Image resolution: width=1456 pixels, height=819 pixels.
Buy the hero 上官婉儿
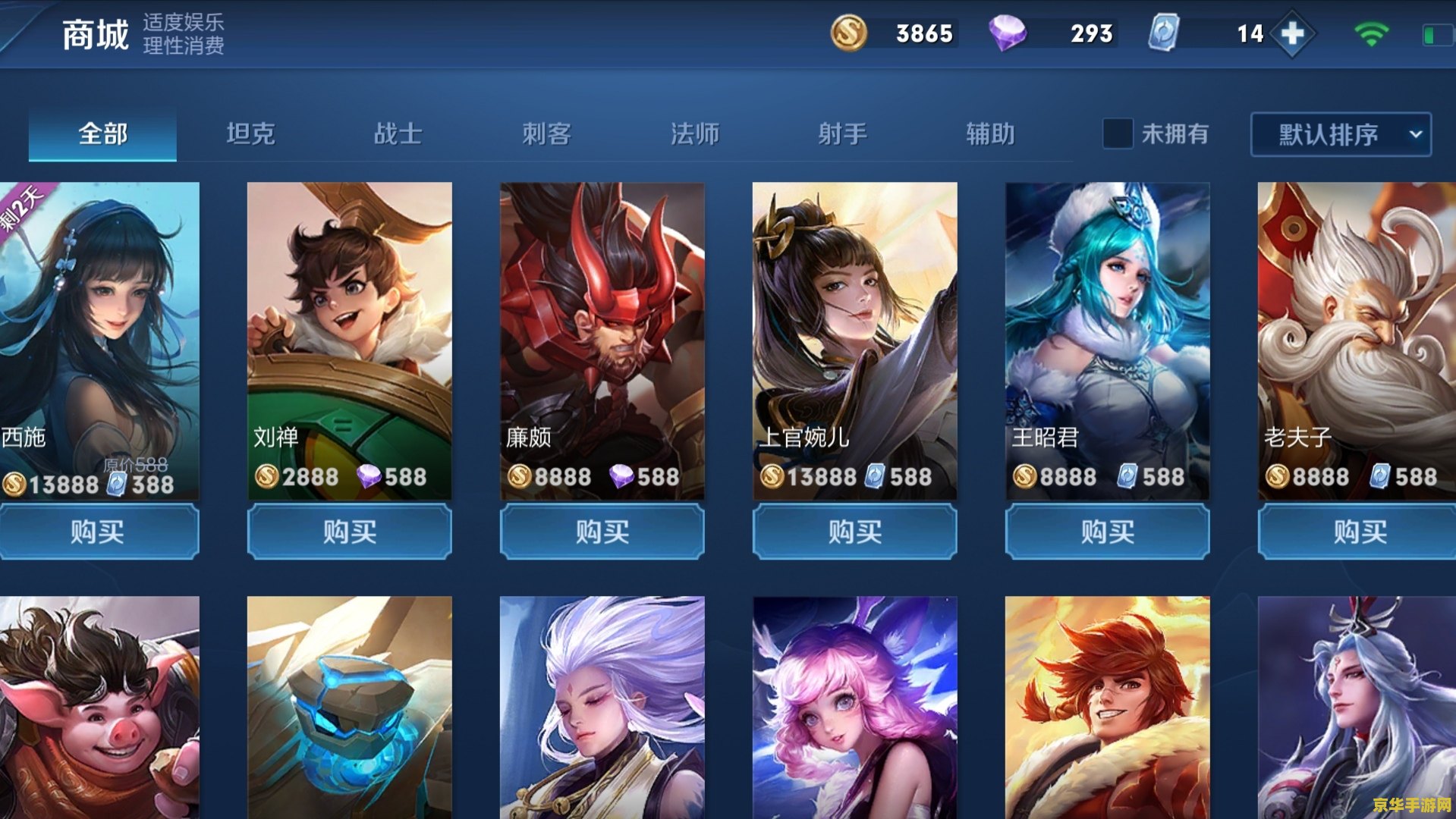pyautogui.click(x=855, y=532)
